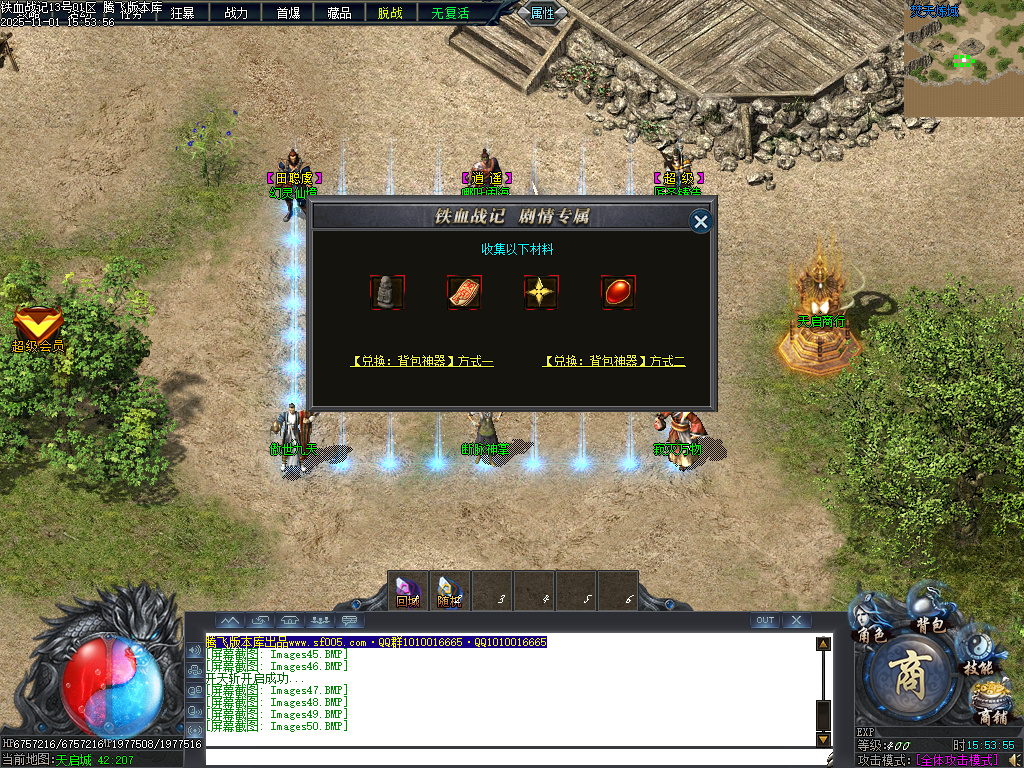Activate the 脱战 button
The height and width of the screenshot is (768, 1024).
(390, 13)
